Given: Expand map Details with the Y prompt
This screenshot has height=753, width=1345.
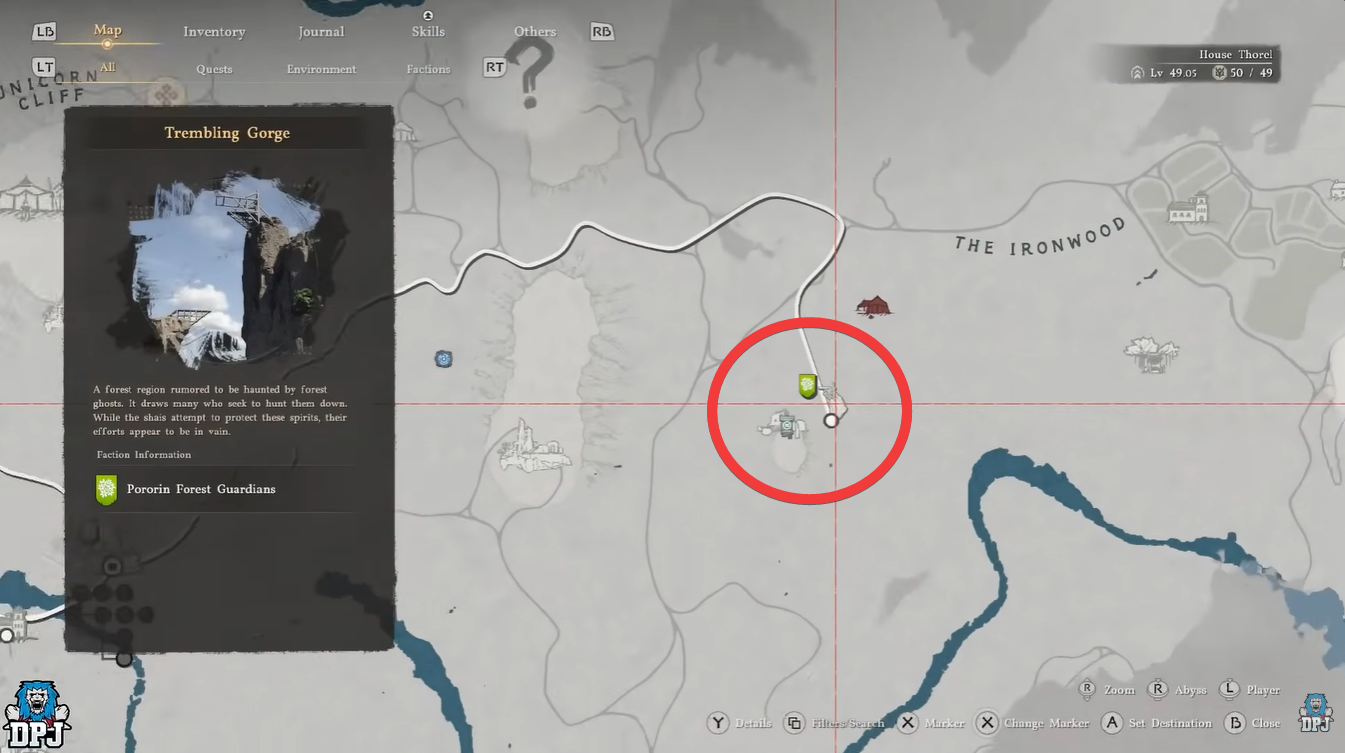Looking at the screenshot, I should (x=740, y=722).
